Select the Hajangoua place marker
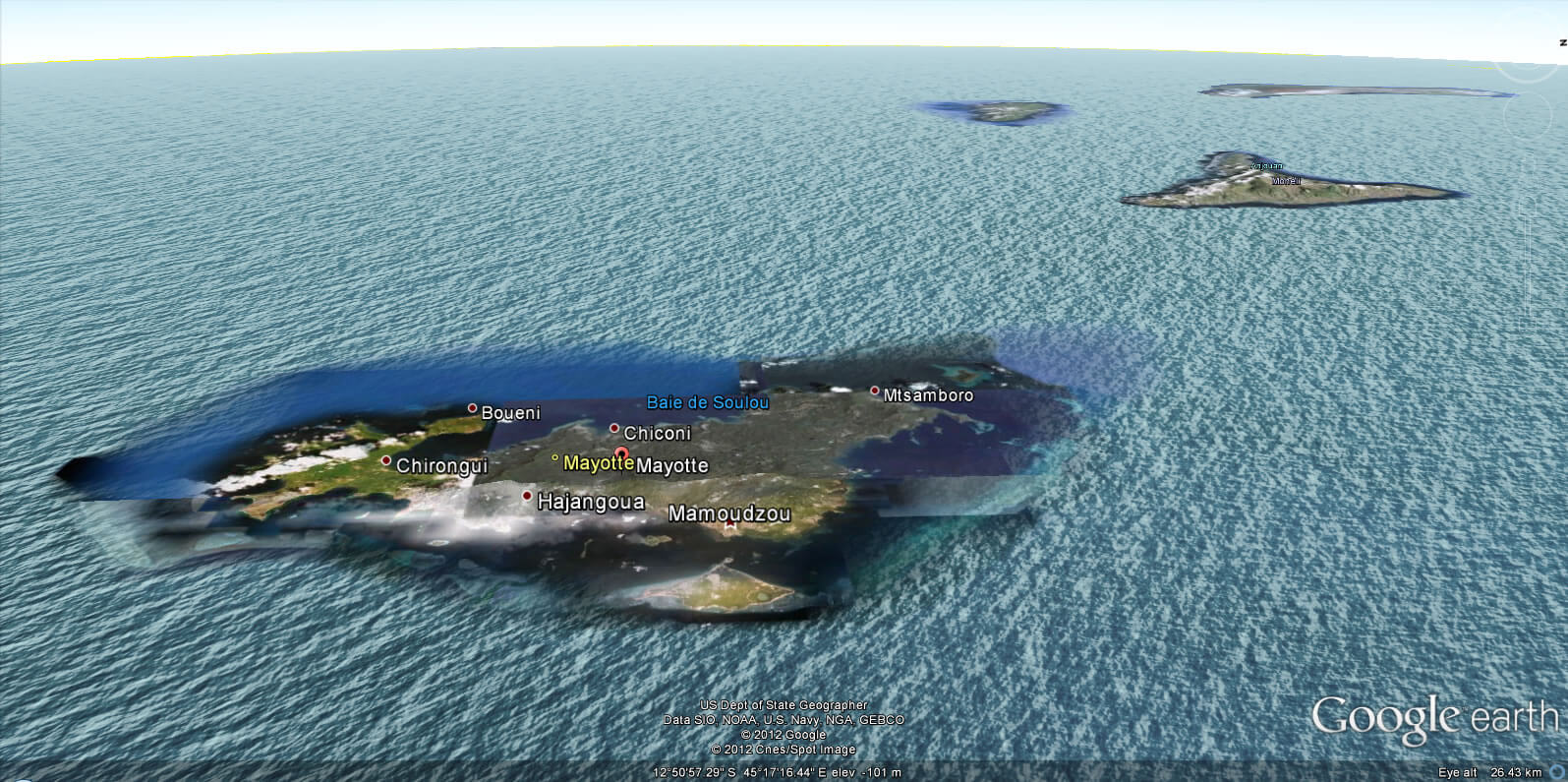Image resolution: width=1568 pixels, height=782 pixels. click(x=527, y=496)
